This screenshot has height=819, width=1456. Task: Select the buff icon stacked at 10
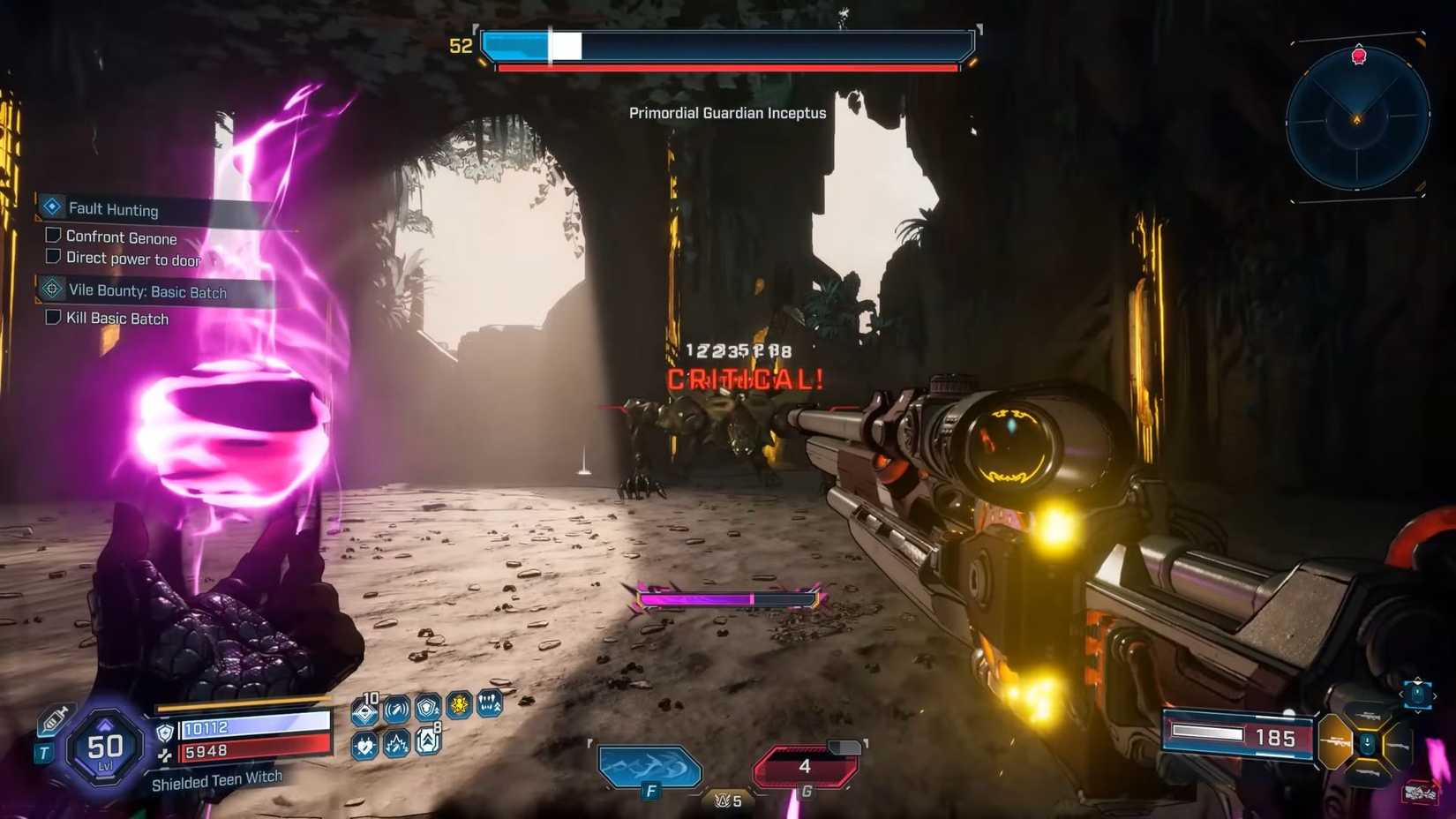[x=364, y=709]
